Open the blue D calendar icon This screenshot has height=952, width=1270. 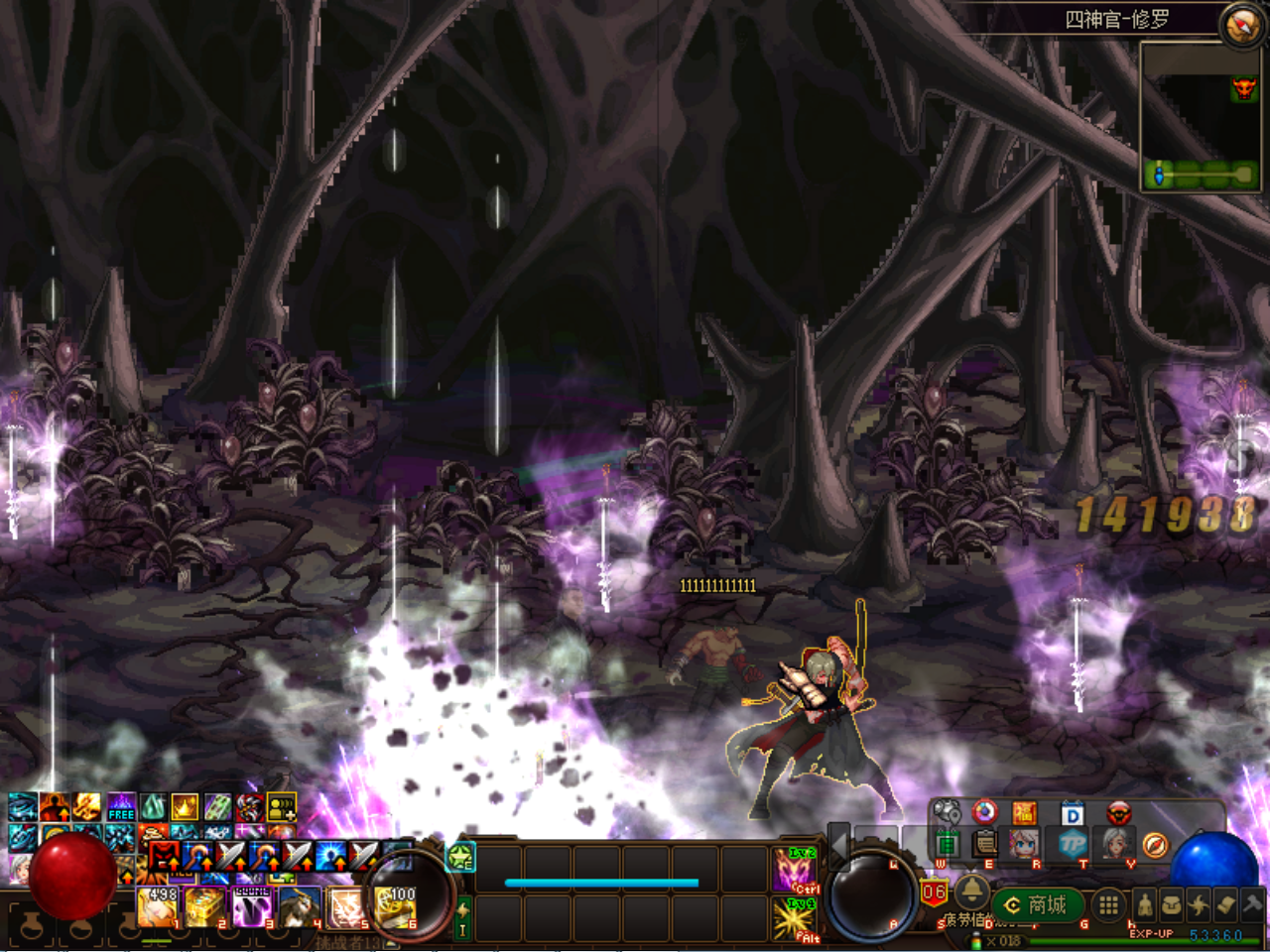click(x=1072, y=814)
